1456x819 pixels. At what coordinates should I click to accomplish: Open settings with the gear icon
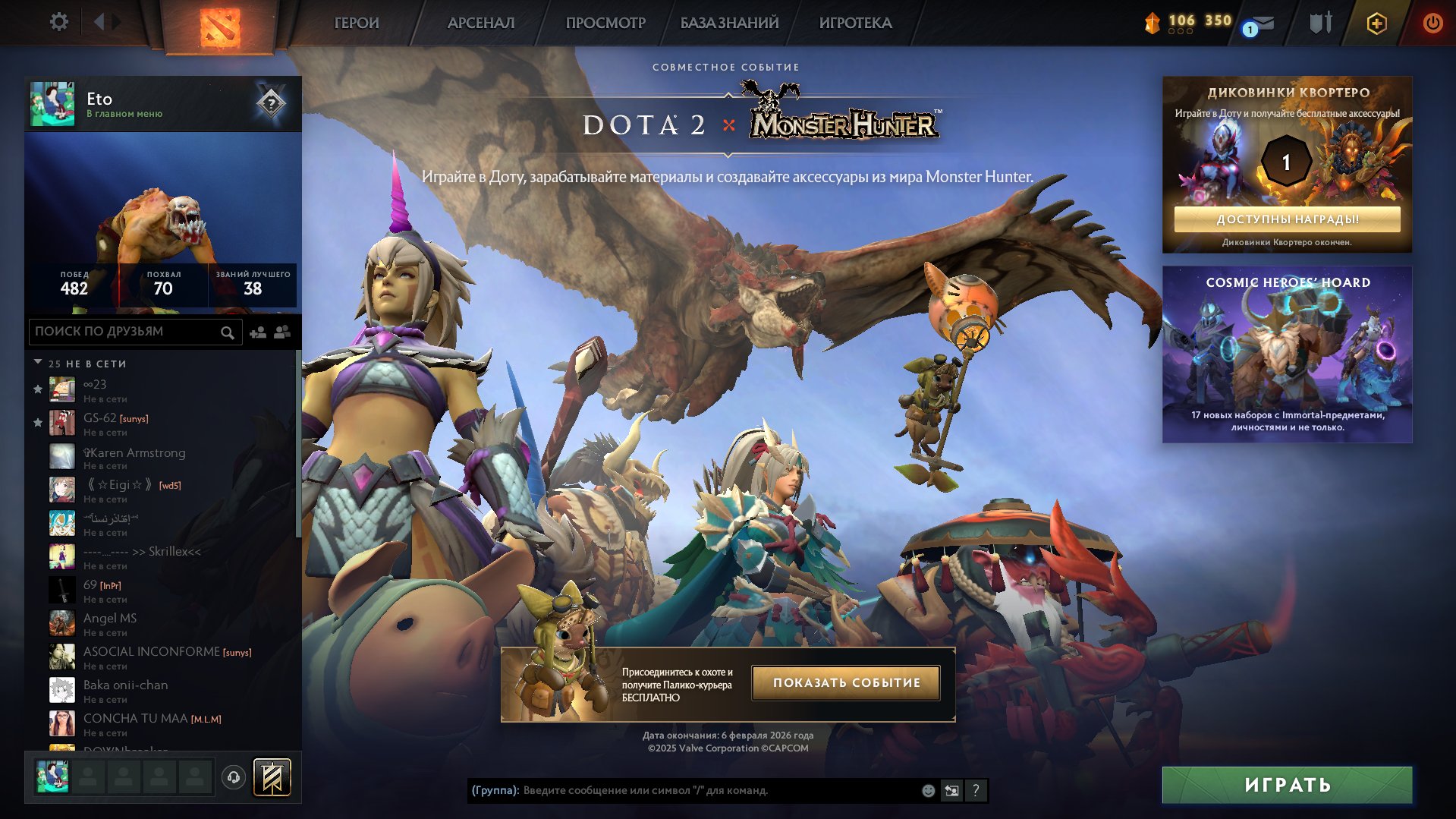pos(58,22)
